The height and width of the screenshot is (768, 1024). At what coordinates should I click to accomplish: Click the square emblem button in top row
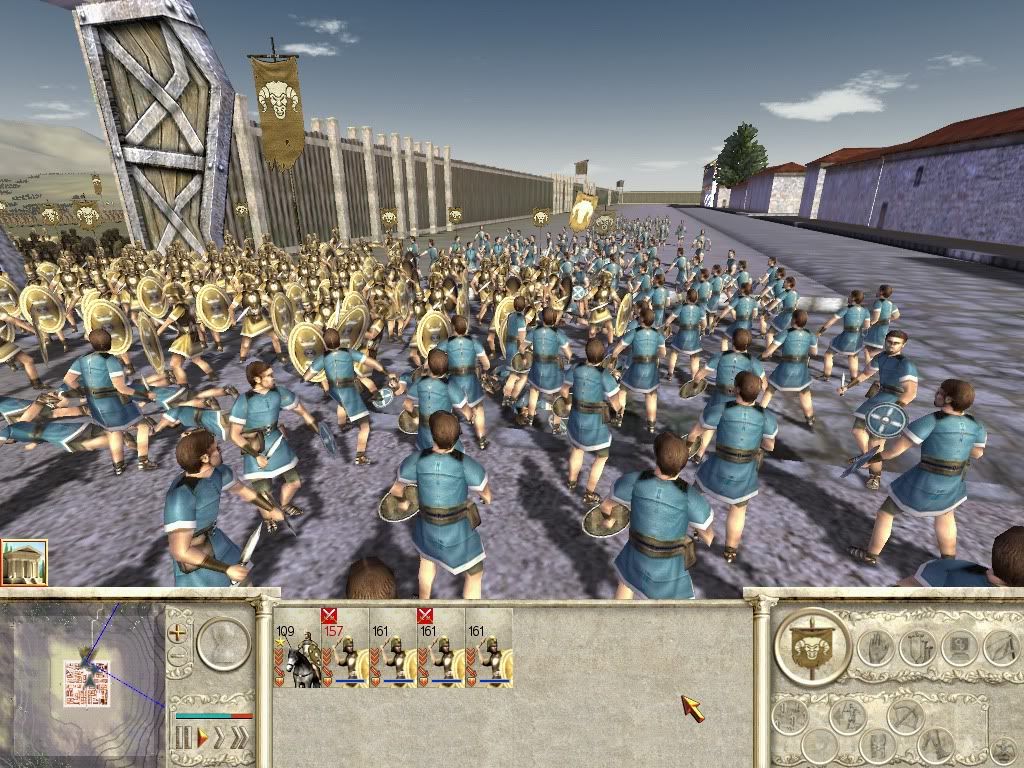(x=958, y=648)
